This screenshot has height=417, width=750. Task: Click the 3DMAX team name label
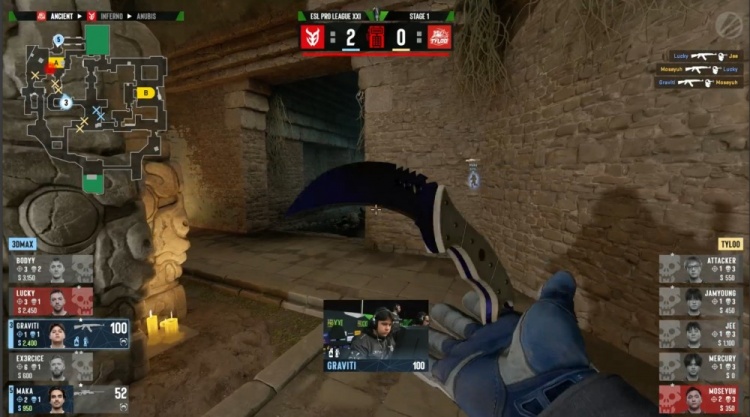[21, 244]
